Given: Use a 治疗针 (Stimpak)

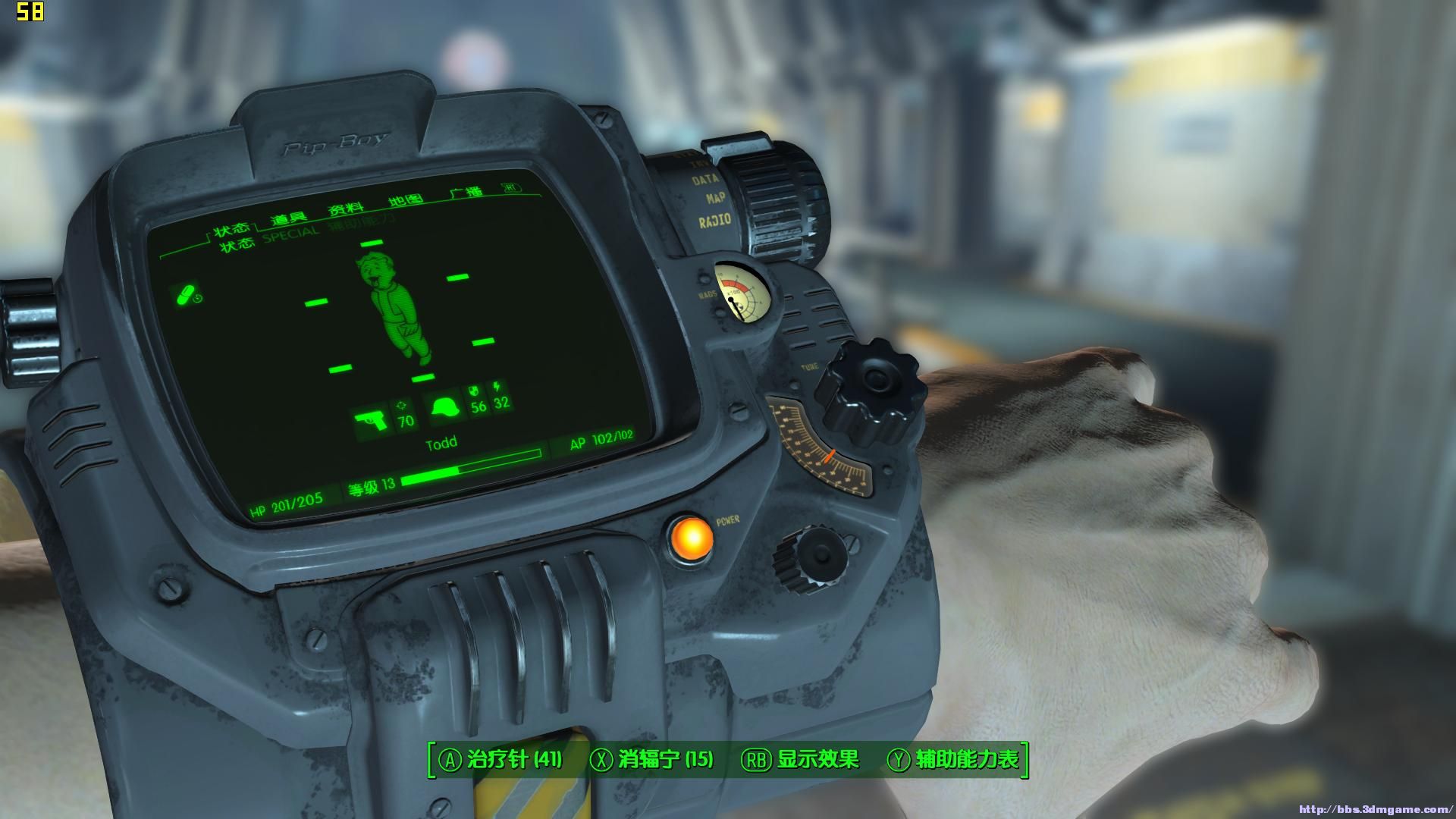Looking at the screenshot, I should [x=502, y=760].
